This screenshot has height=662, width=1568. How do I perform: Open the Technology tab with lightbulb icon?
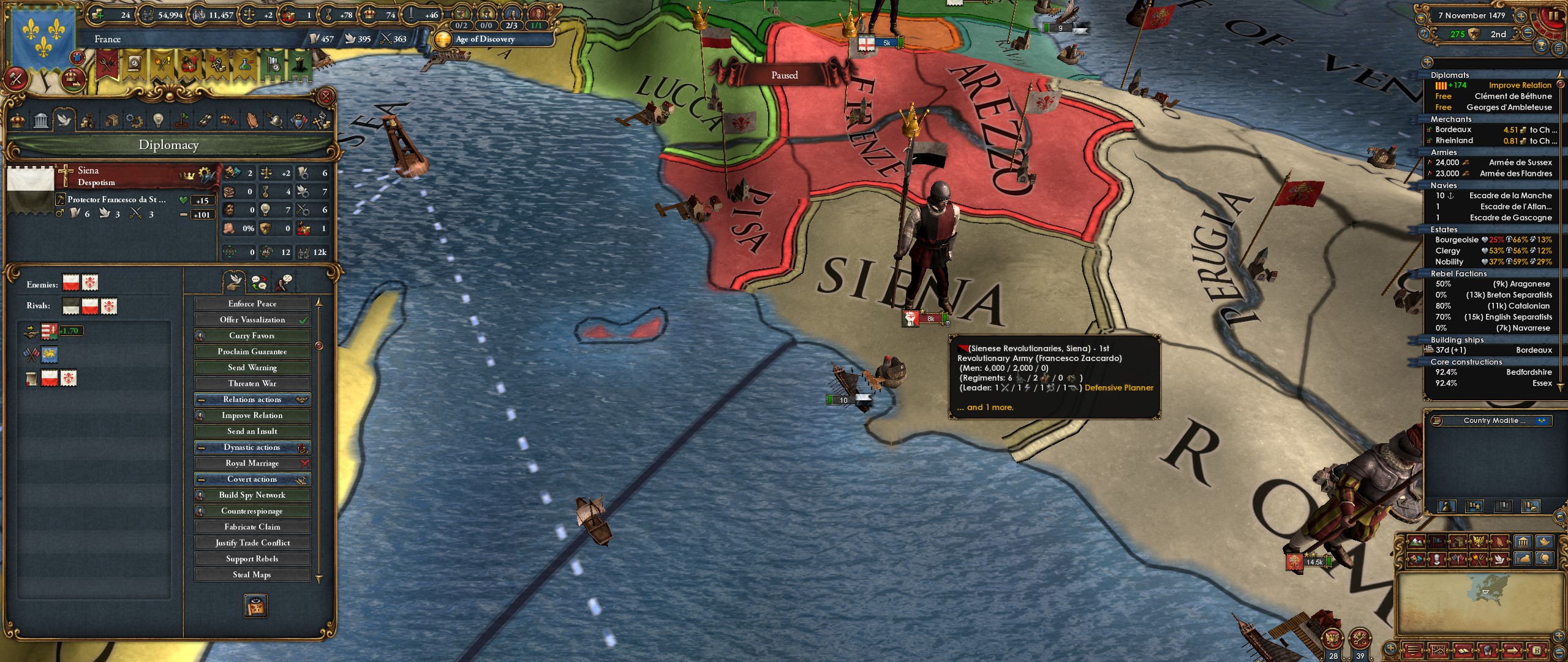tap(159, 120)
